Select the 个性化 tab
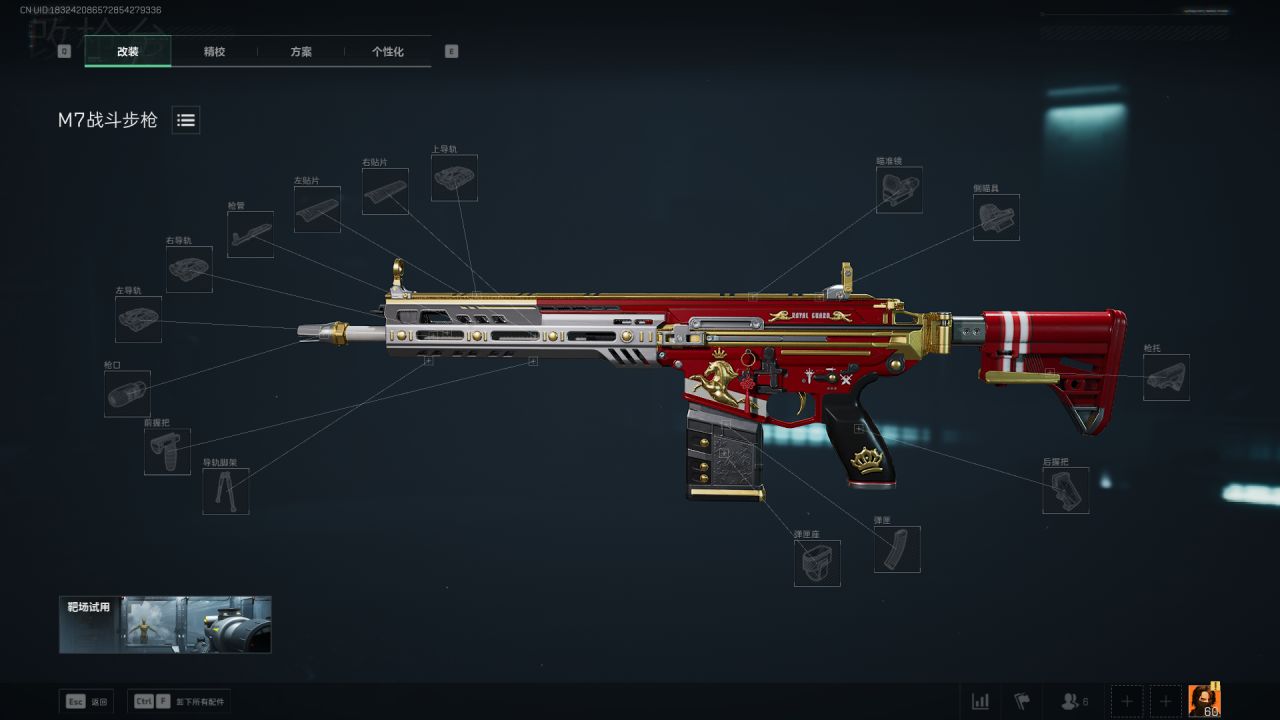 387,51
